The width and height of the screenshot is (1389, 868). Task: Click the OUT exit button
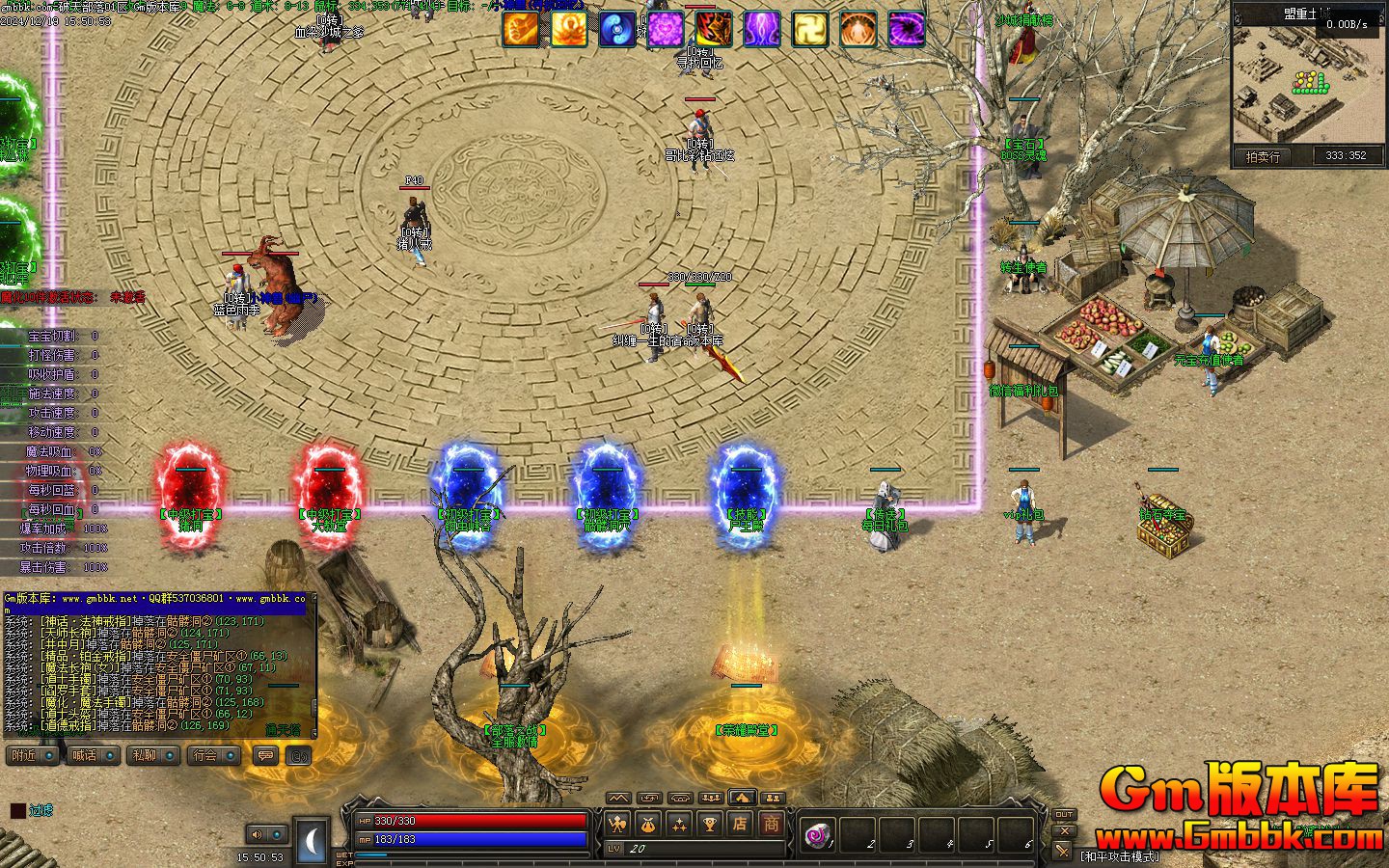point(1063,815)
